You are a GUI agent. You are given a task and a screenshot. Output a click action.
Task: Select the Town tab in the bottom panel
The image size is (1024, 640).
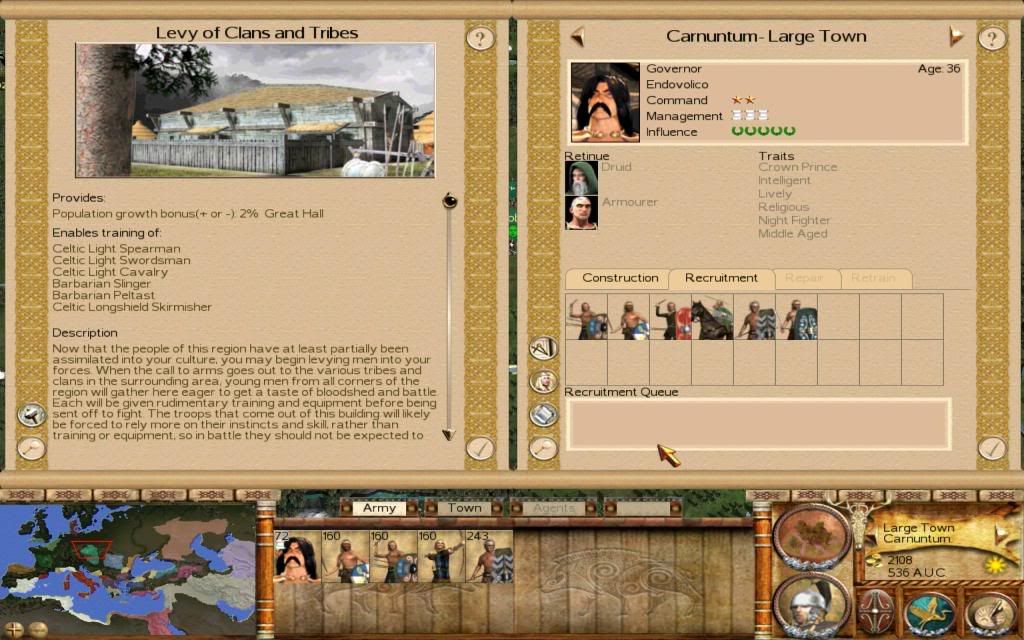click(464, 508)
